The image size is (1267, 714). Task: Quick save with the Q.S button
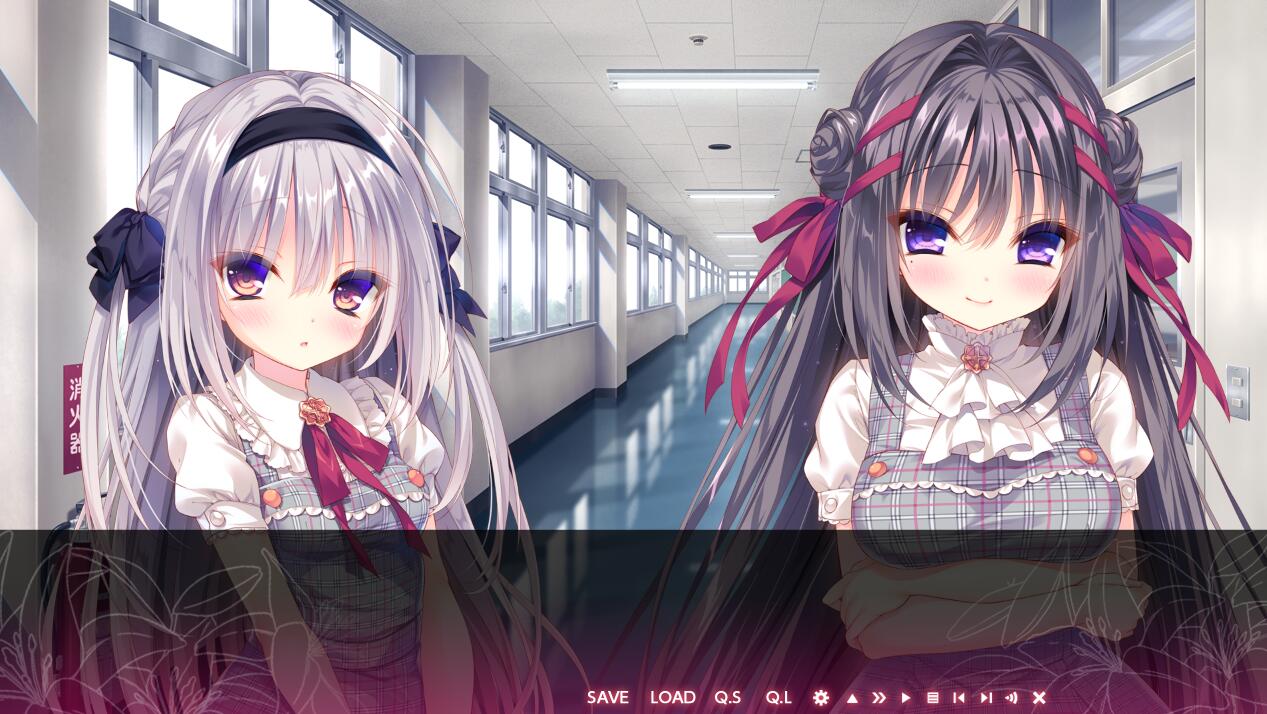(727, 697)
